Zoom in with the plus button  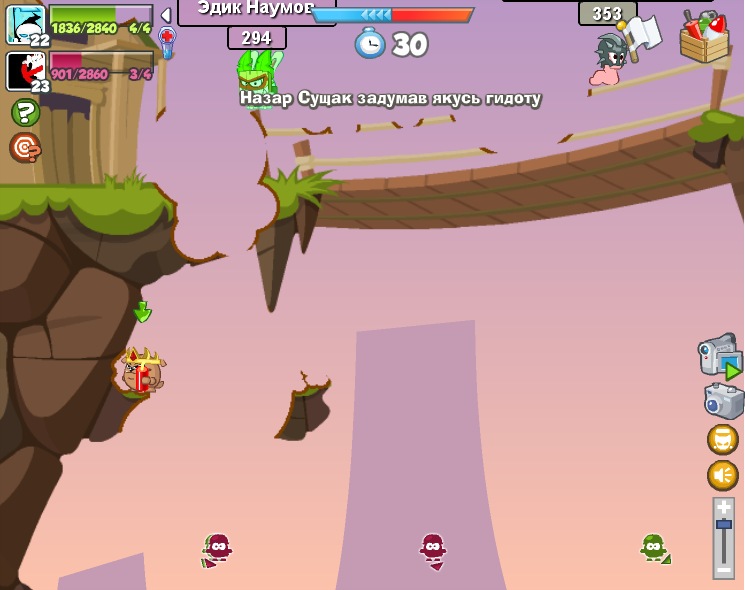click(x=724, y=508)
